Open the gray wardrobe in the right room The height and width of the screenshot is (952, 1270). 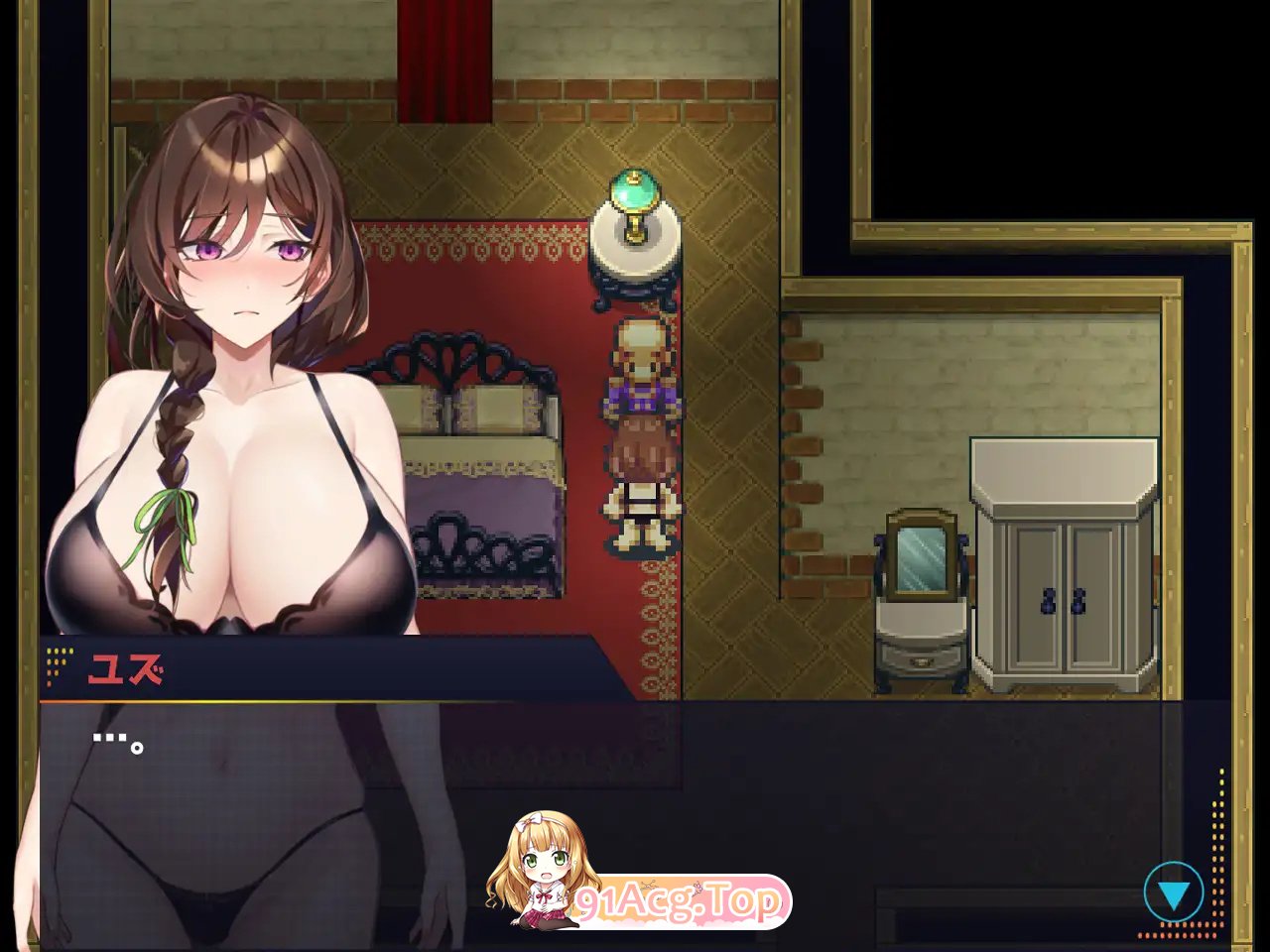(x=1062, y=585)
